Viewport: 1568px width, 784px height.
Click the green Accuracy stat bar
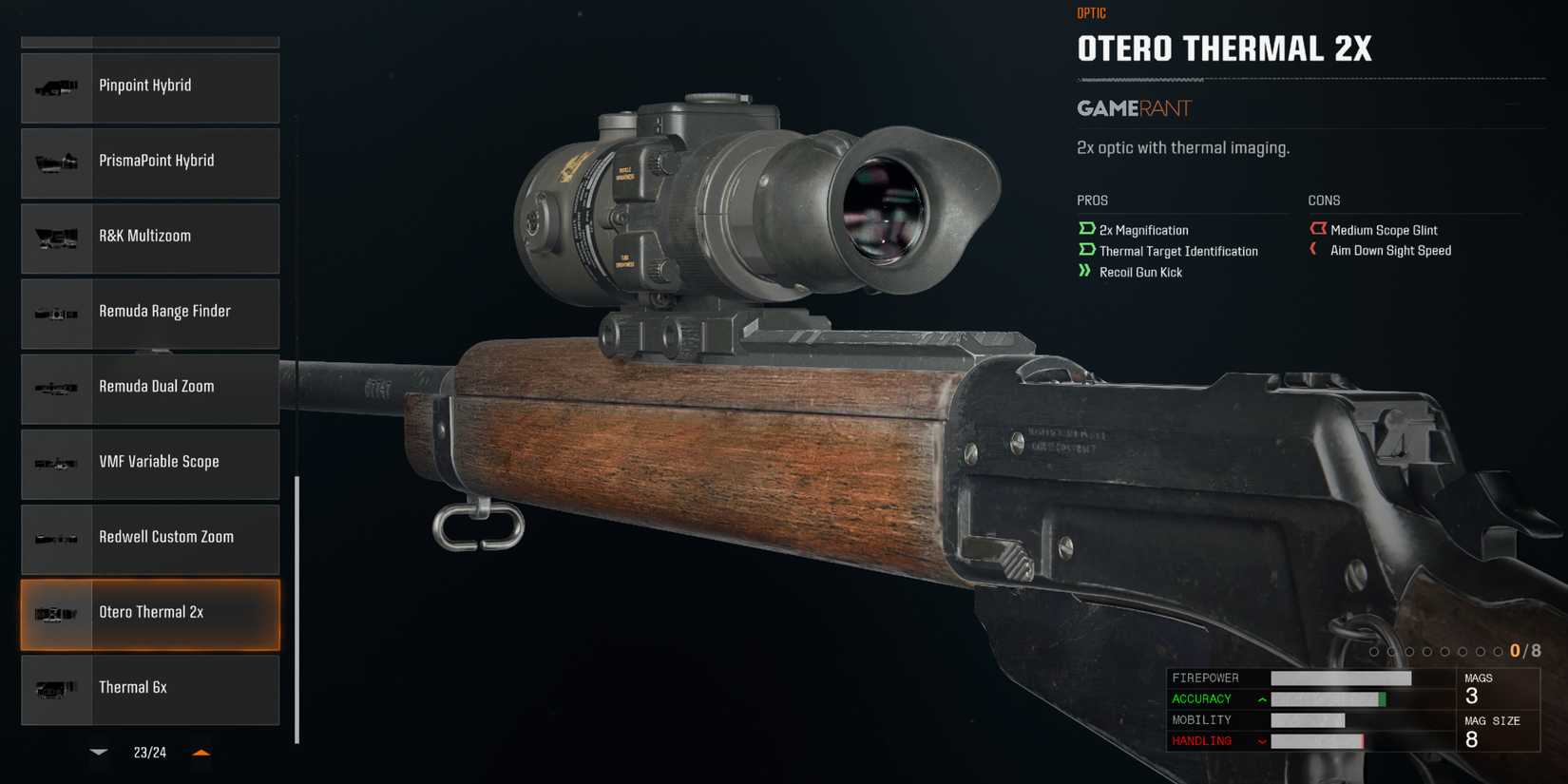[x=1328, y=698]
